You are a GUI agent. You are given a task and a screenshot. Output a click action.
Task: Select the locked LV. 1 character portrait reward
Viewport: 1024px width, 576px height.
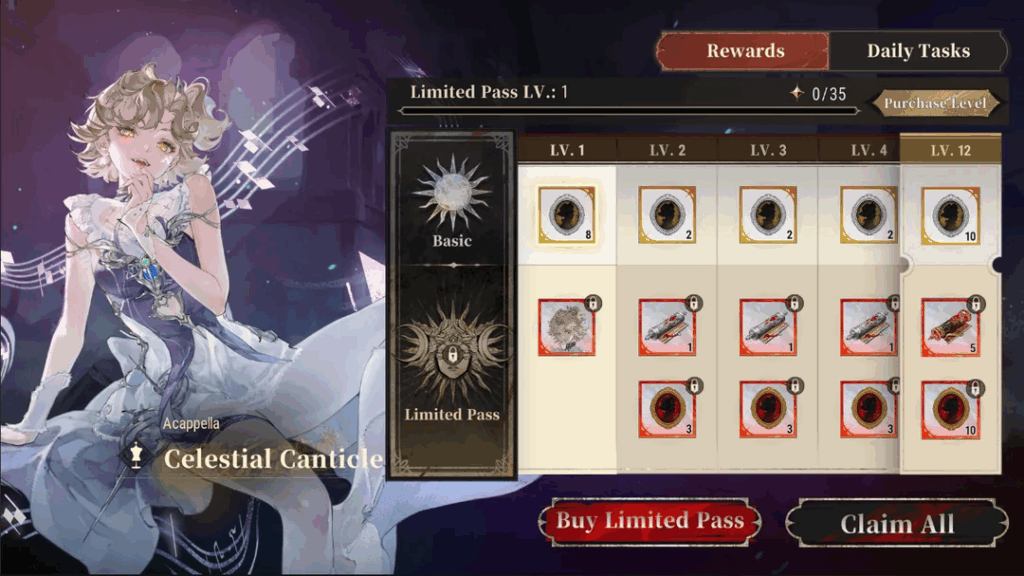coord(566,327)
